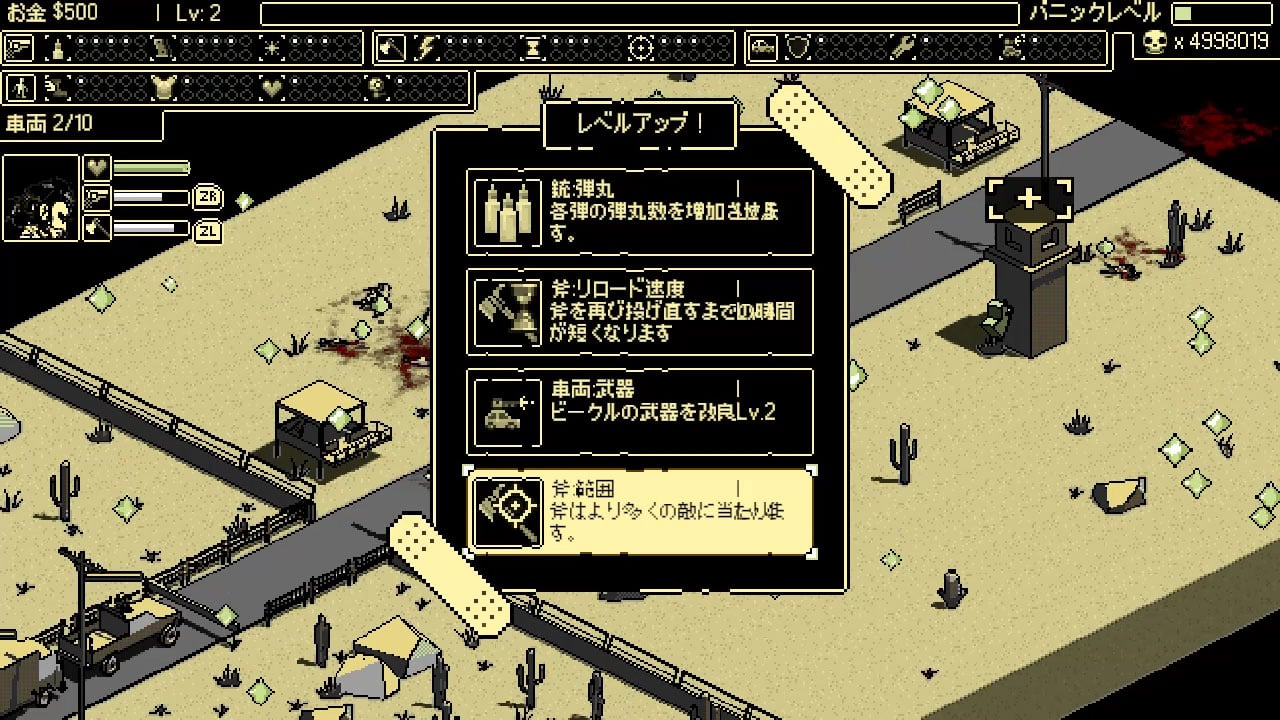
Task: Choose the highlighted 斧:範囲 axe range upgrade
Action: click(640, 511)
